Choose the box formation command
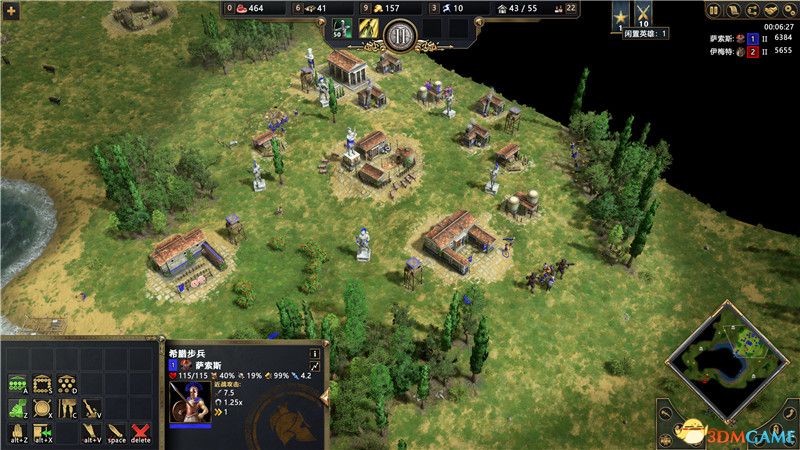This screenshot has height=450, width=800. pos(42,383)
